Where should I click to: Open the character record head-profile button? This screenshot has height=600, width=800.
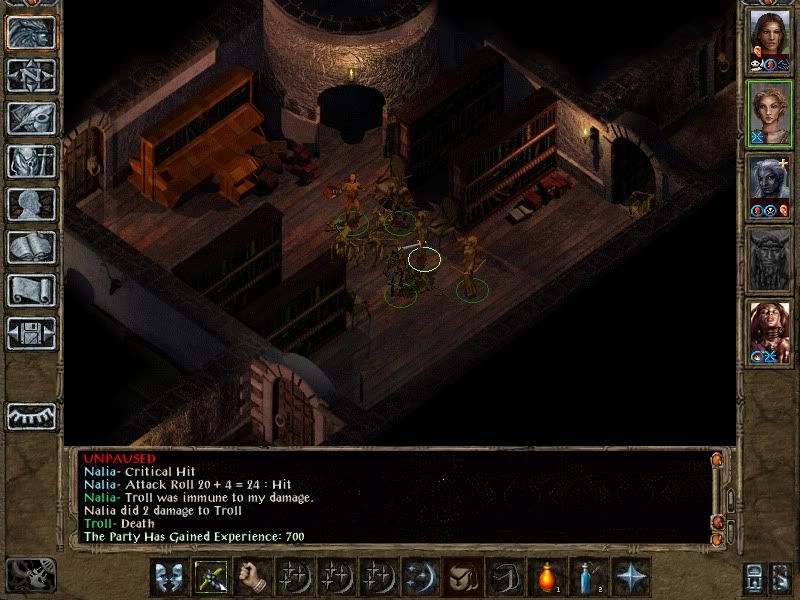(31, 204)
